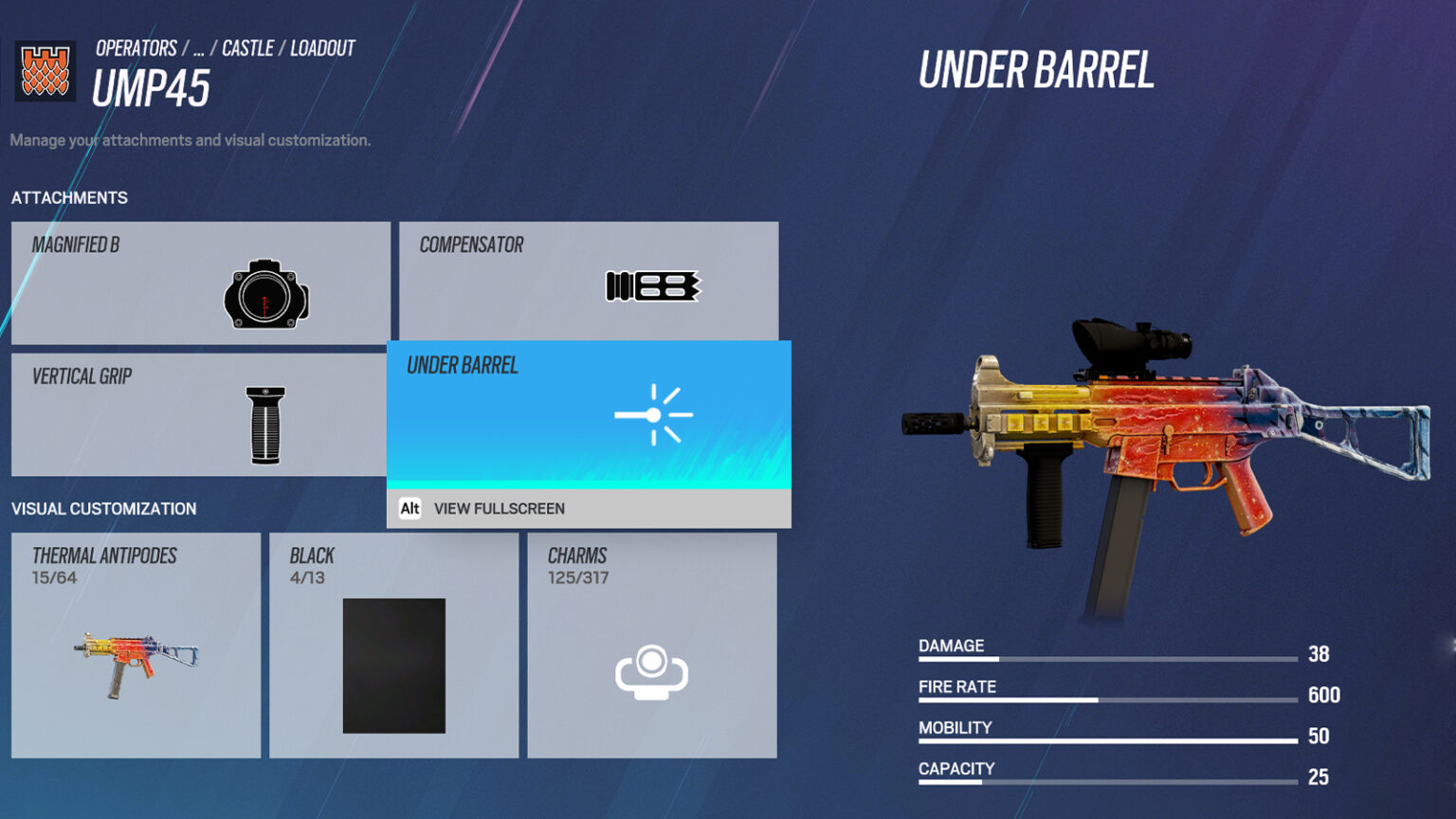Select the Under Barrel laser icon
Image resolution: width=1456 pixels, height=819 pixels.
point(654,414)
